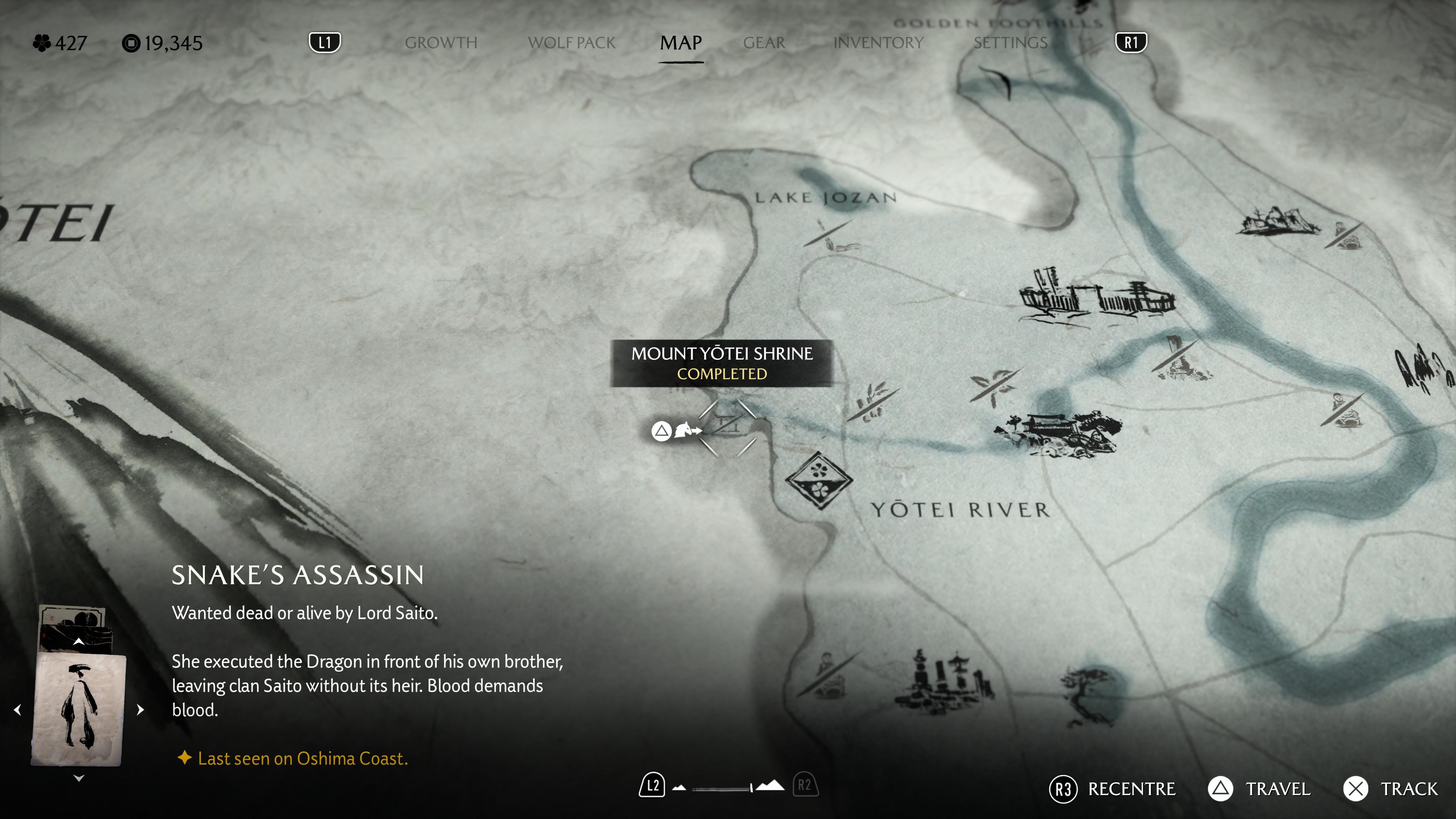This screenshot has width=1456, height=819.
Task: Recentre the map view
Action: click(x=1112, y=789)
